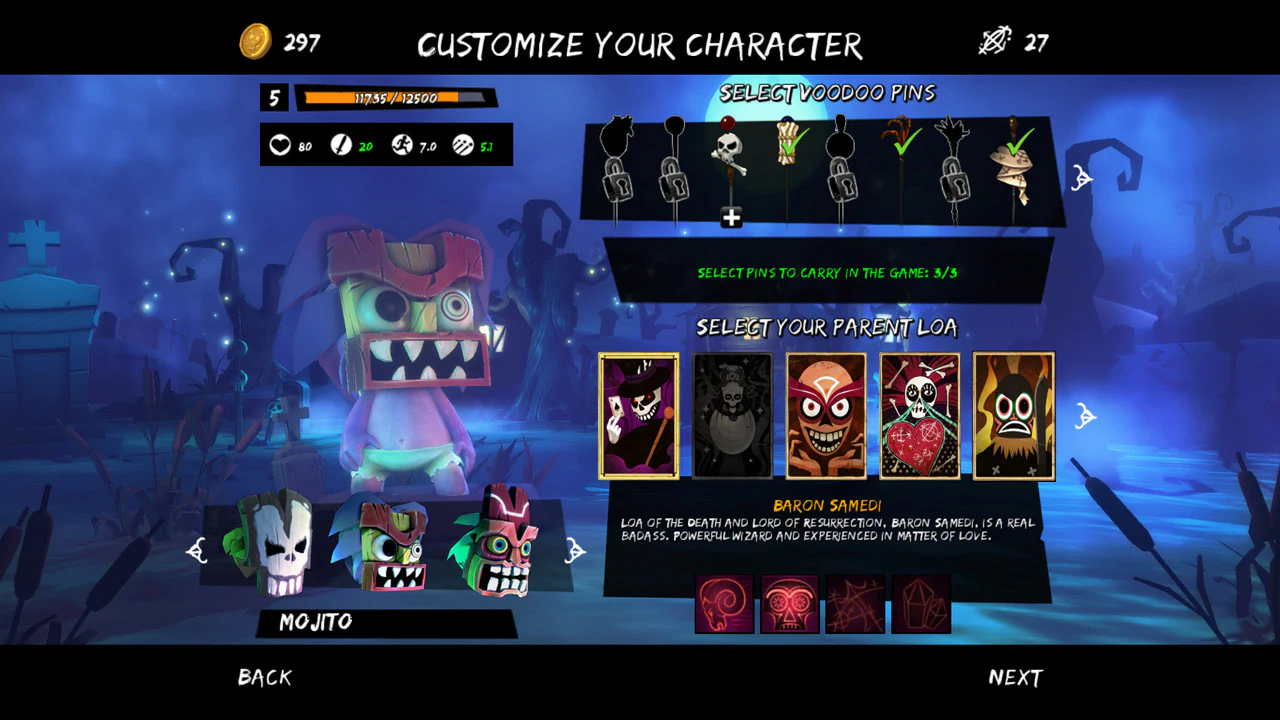Click the BACK button

click(x=264, y=677)
